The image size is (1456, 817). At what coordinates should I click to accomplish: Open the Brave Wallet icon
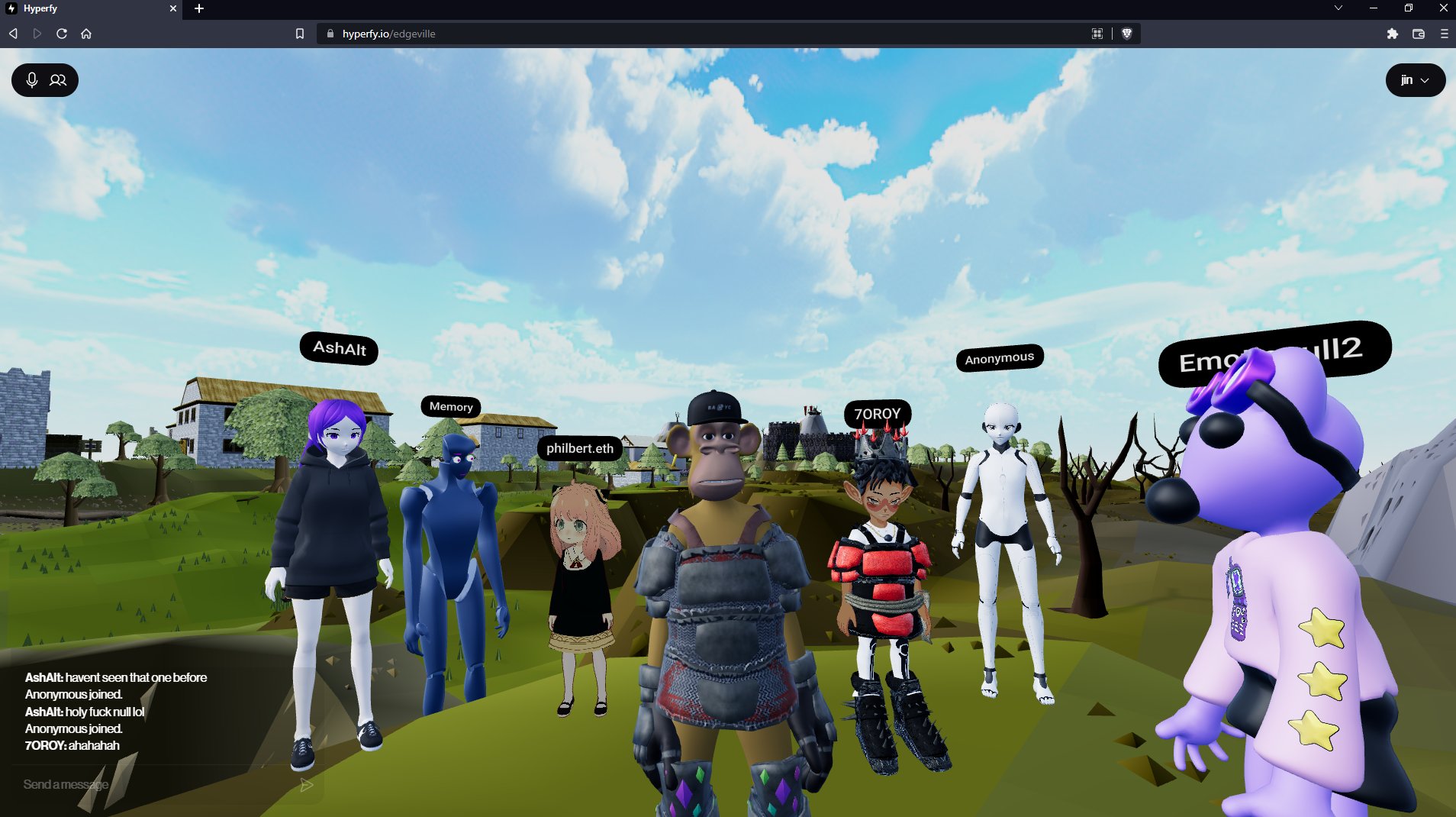tap(1418, 33)
